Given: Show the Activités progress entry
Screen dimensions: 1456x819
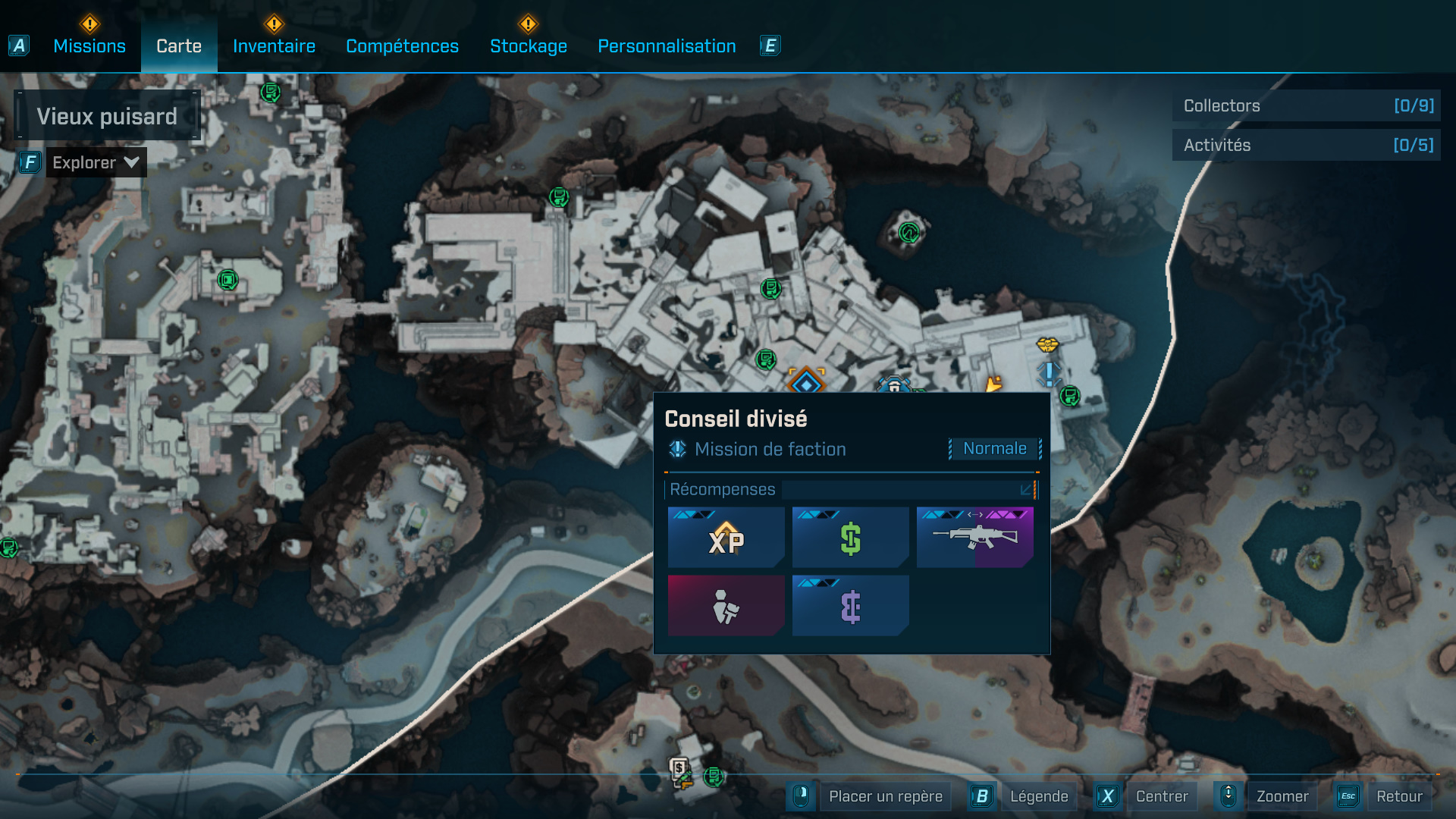Looking at the screenshot, I should (x=1306, y=145).
